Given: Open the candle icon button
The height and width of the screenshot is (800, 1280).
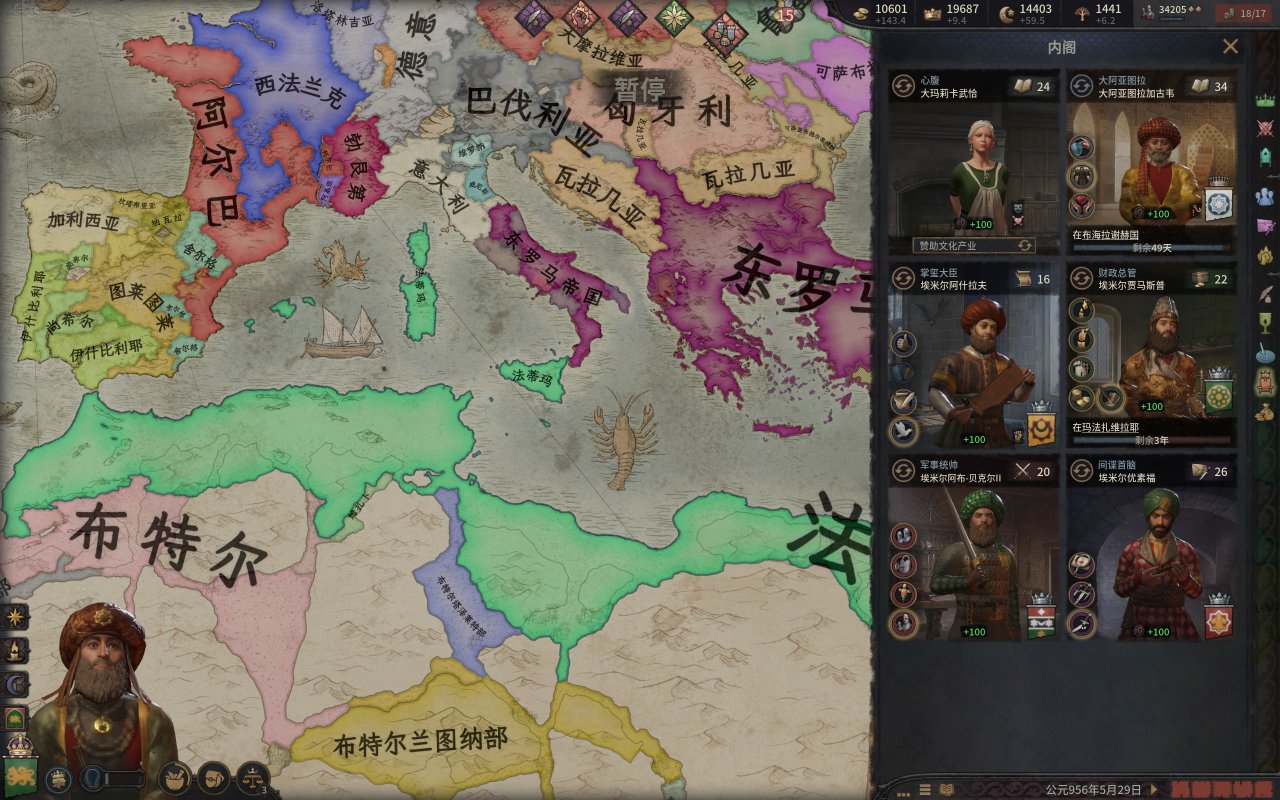Looking at the screenshot, I should coord(16,651).
